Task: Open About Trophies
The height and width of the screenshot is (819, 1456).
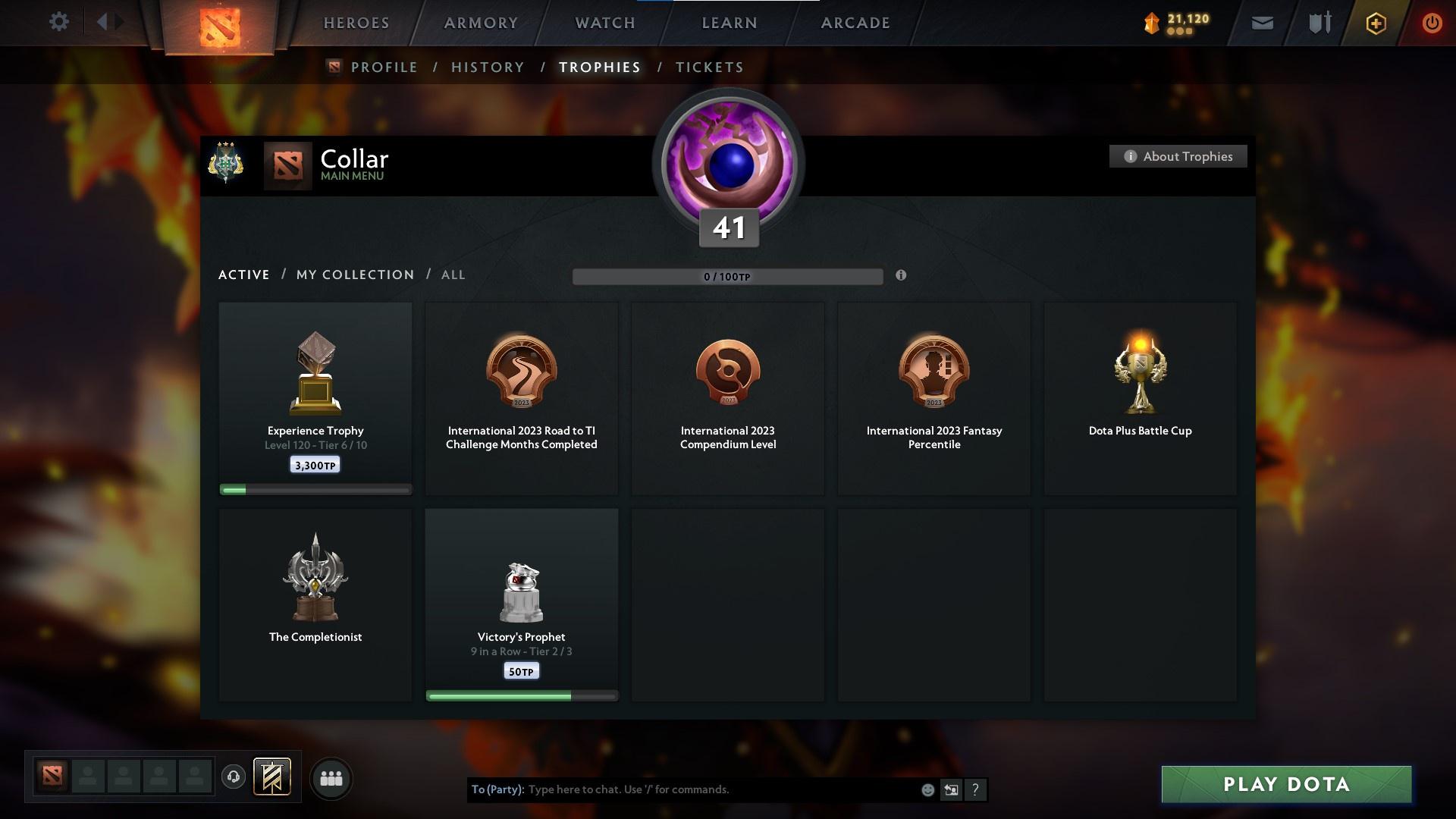Action: pyautogui.click(x=1178, y=156)
